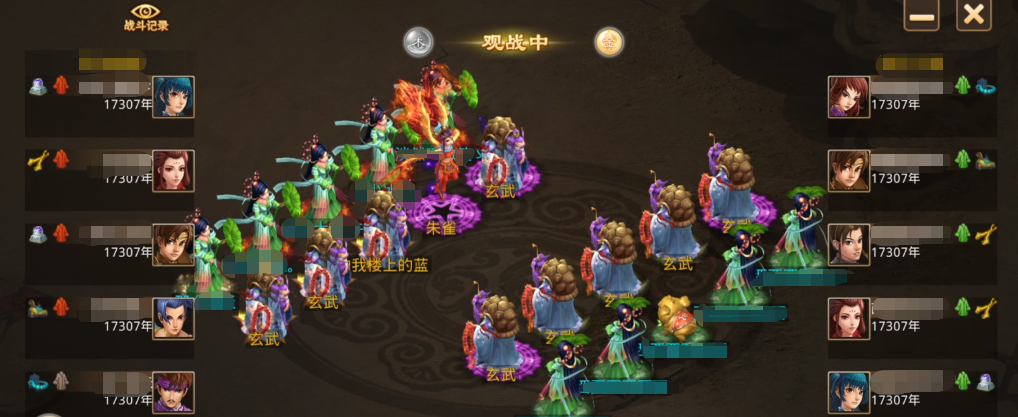
Task: Click the gold 金 element coin icon
Action: coord(609,42)
